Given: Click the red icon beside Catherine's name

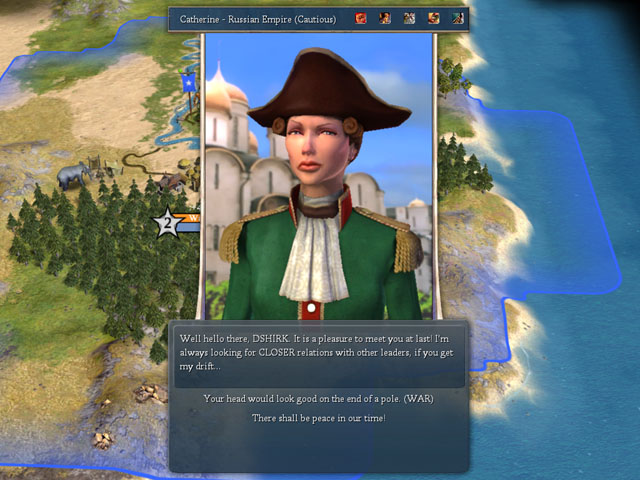Looking at the screenshot, I should tap(361, 18).
